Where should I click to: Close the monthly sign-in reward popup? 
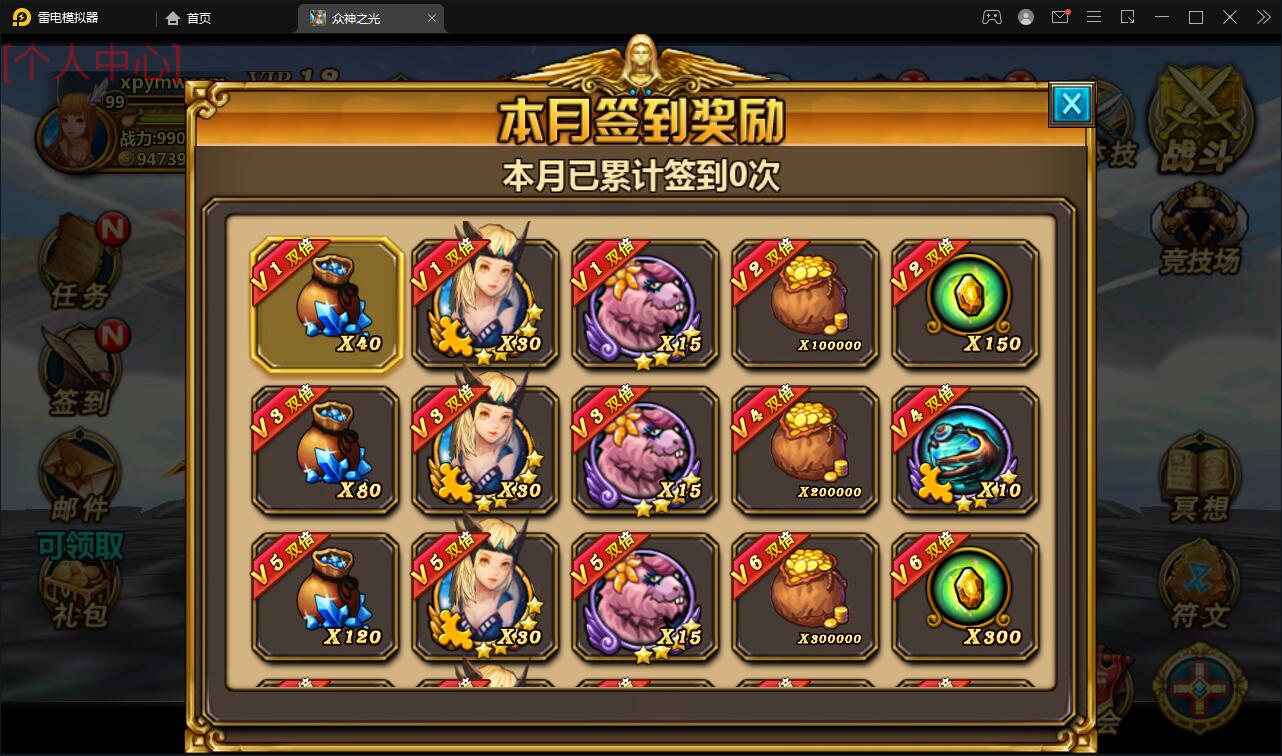[1071, 104]
